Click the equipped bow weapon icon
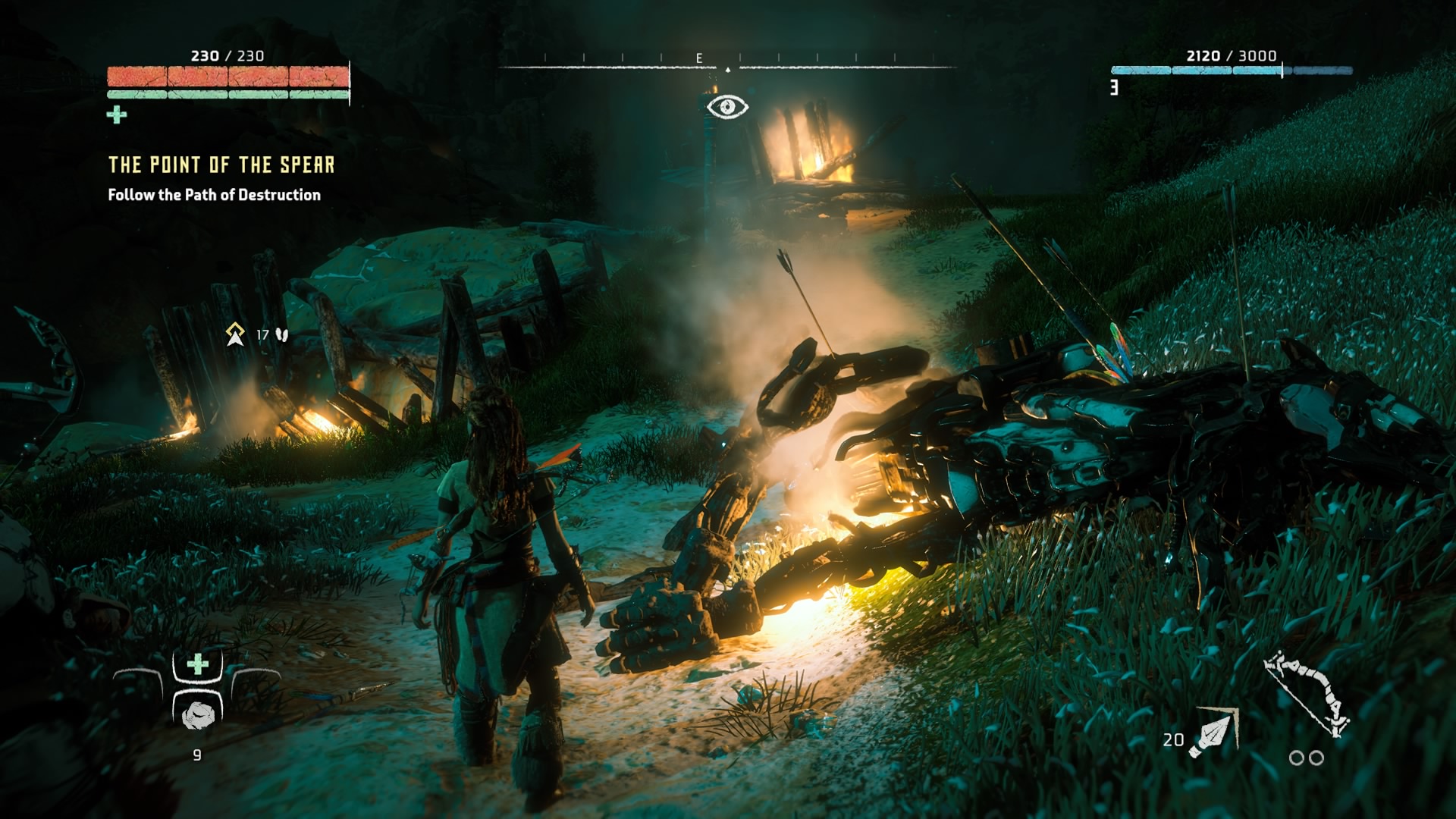Viewport: 1456px width, 819px height. coord(1306,693)
